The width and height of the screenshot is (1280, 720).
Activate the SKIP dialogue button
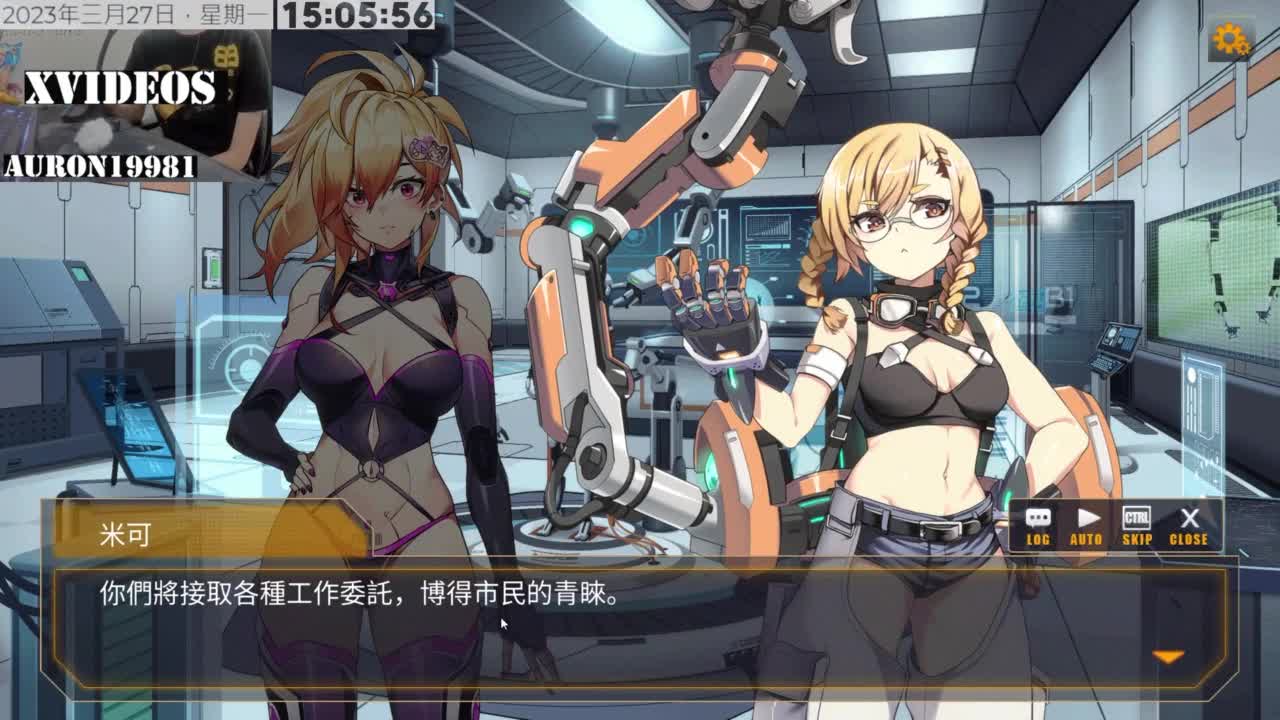pos(1137,526)
